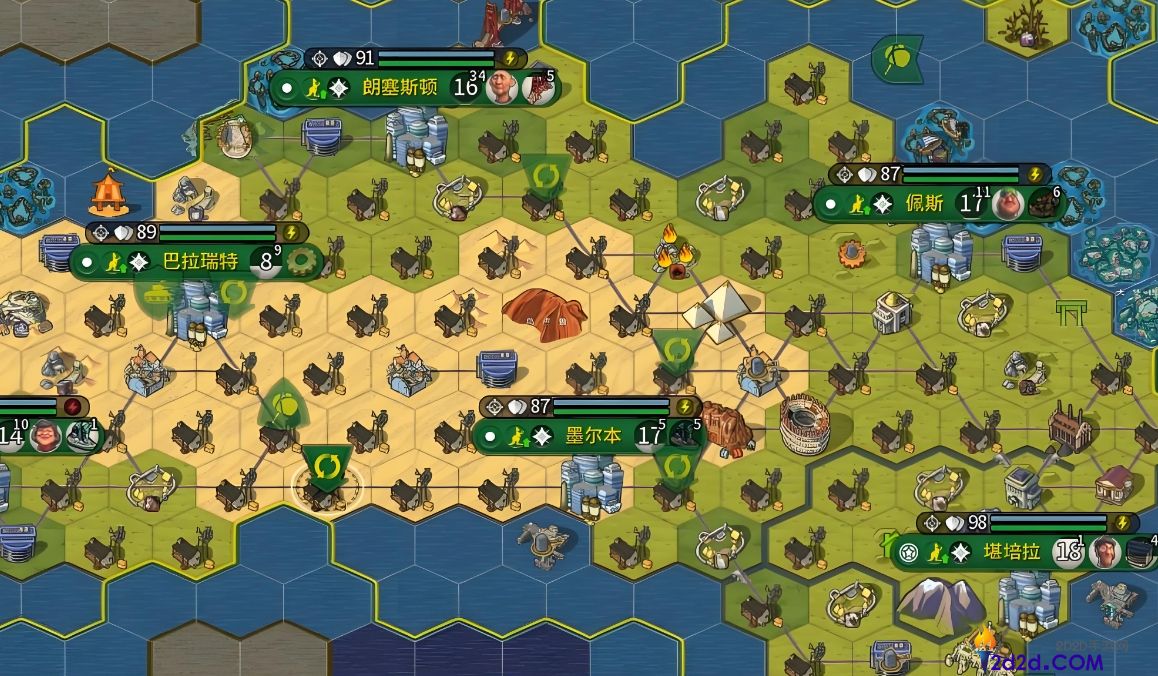This screenshot has height=676, width=1158.
Task: Click the bald governor portrait on 朗塞斯顿 banner
Action: pyautogui.click(x=501, y=88)
